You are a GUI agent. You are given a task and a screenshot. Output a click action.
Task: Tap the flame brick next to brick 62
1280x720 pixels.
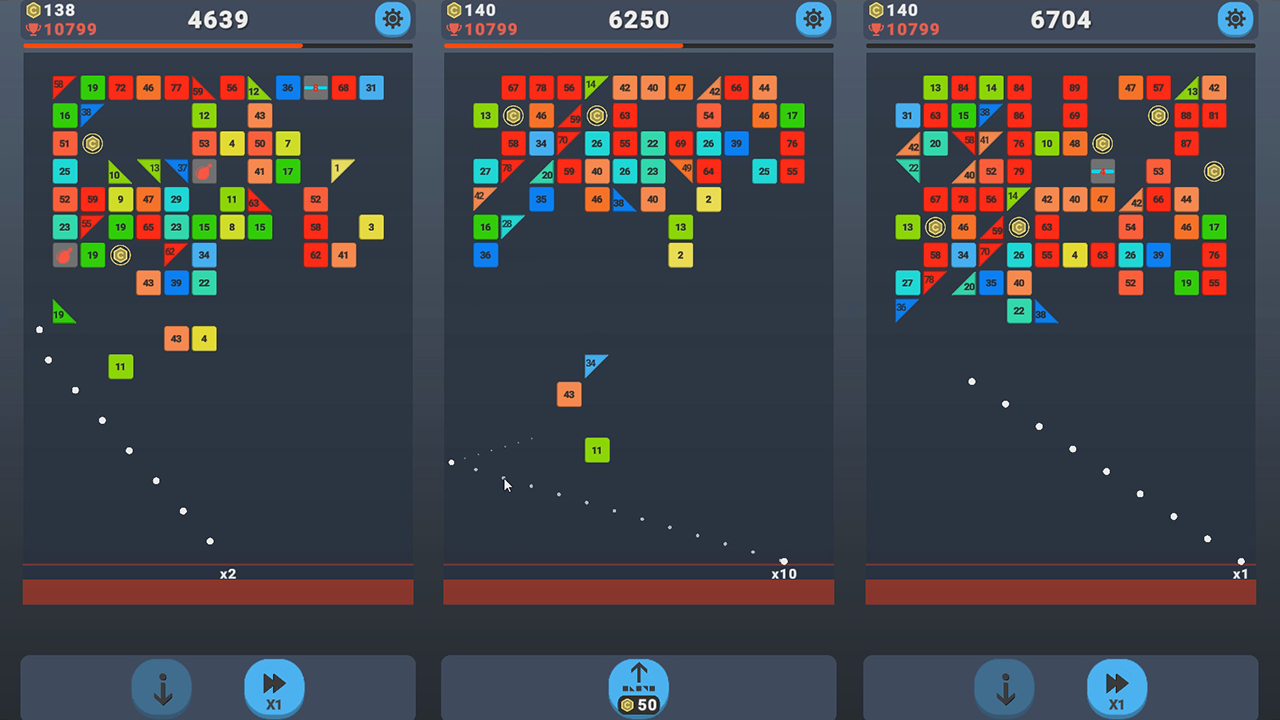(64, 255)
